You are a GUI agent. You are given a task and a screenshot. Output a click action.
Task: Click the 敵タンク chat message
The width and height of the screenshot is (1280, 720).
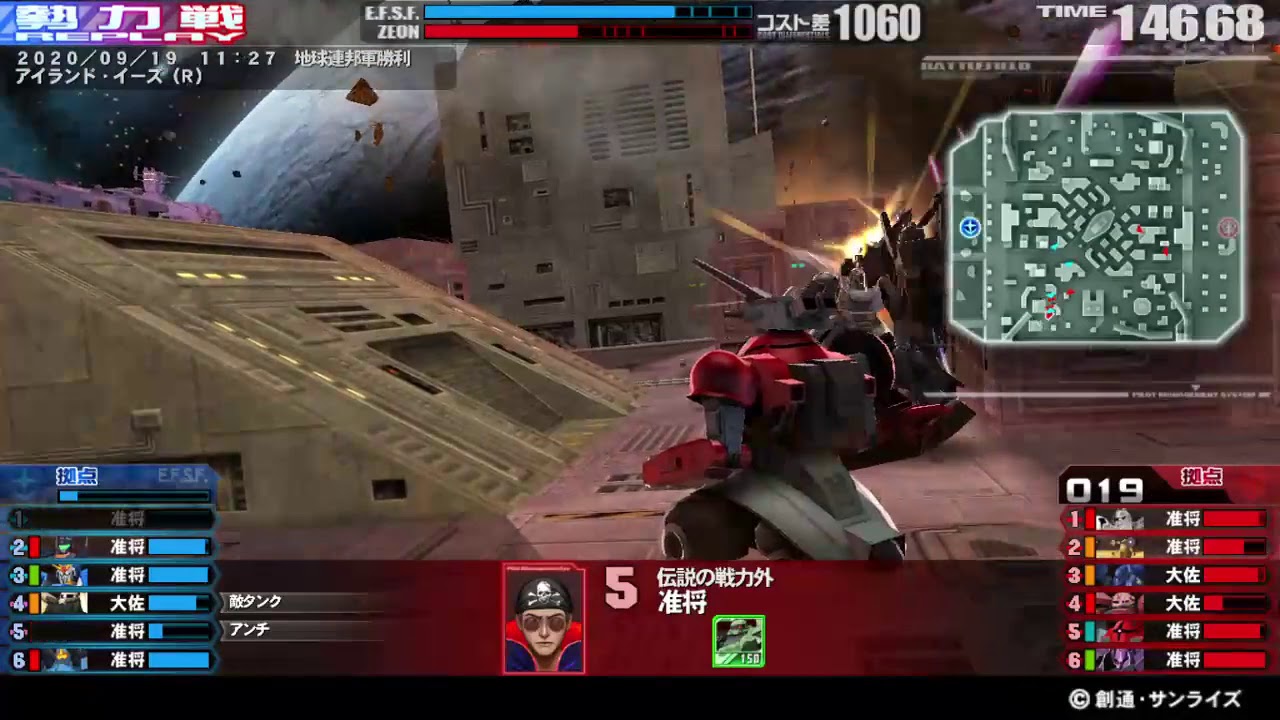(x=256, y=602)
